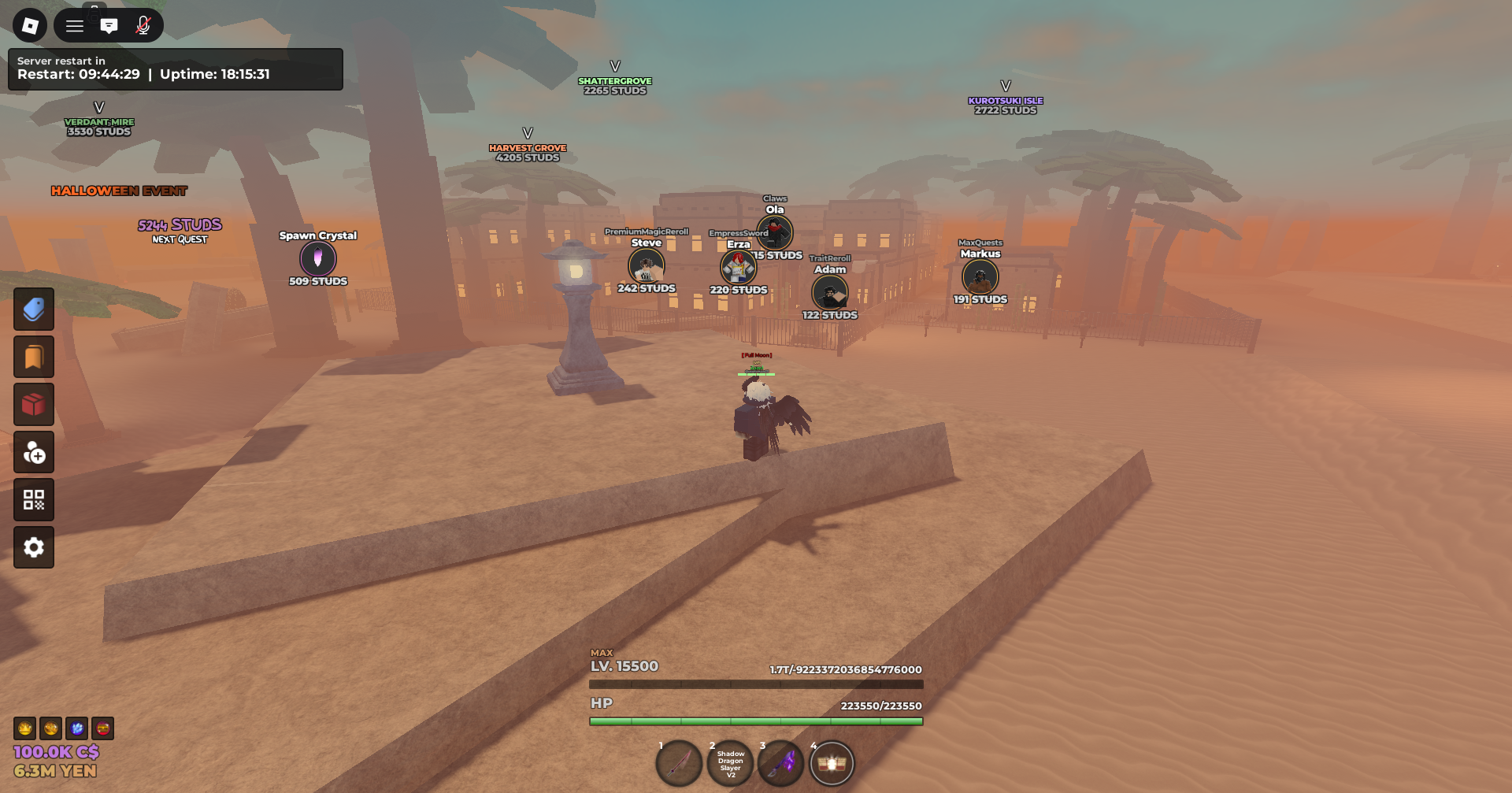Open the red box inventory button
This screenshot has width=1512, height=793.
(34, 405)
